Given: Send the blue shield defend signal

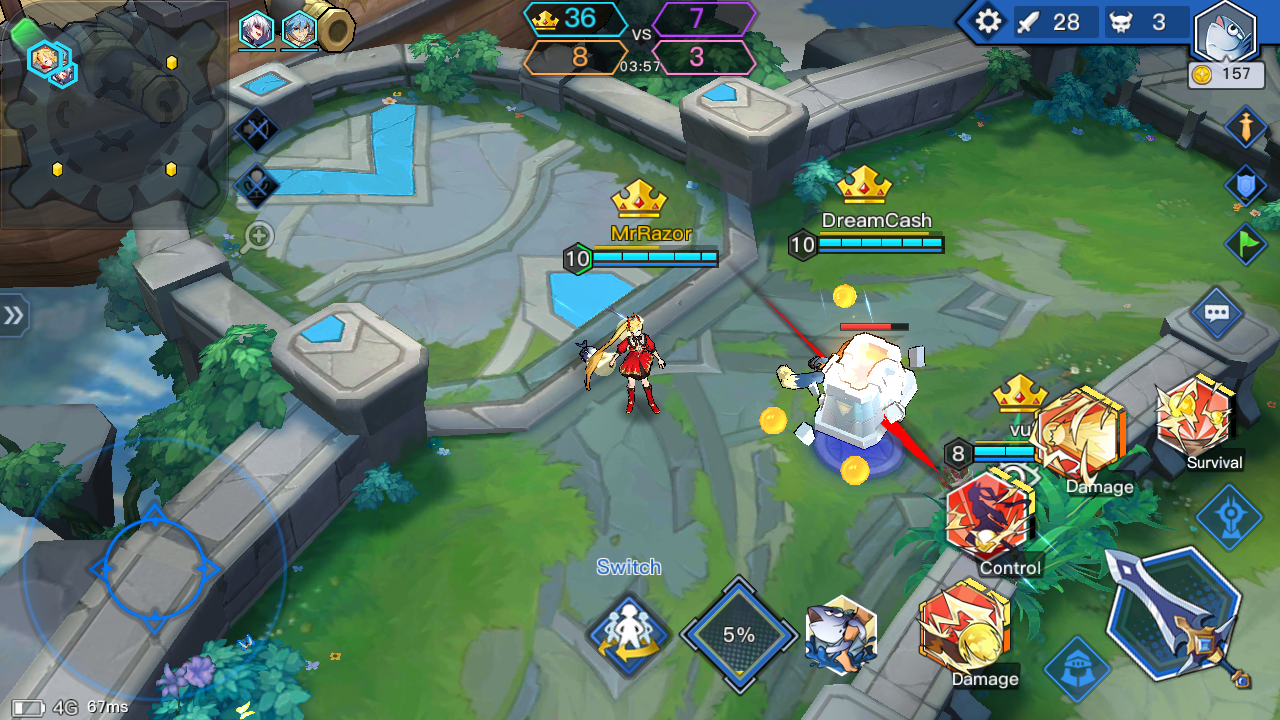Looking at the screenshot, I should tap(1246, 186).
